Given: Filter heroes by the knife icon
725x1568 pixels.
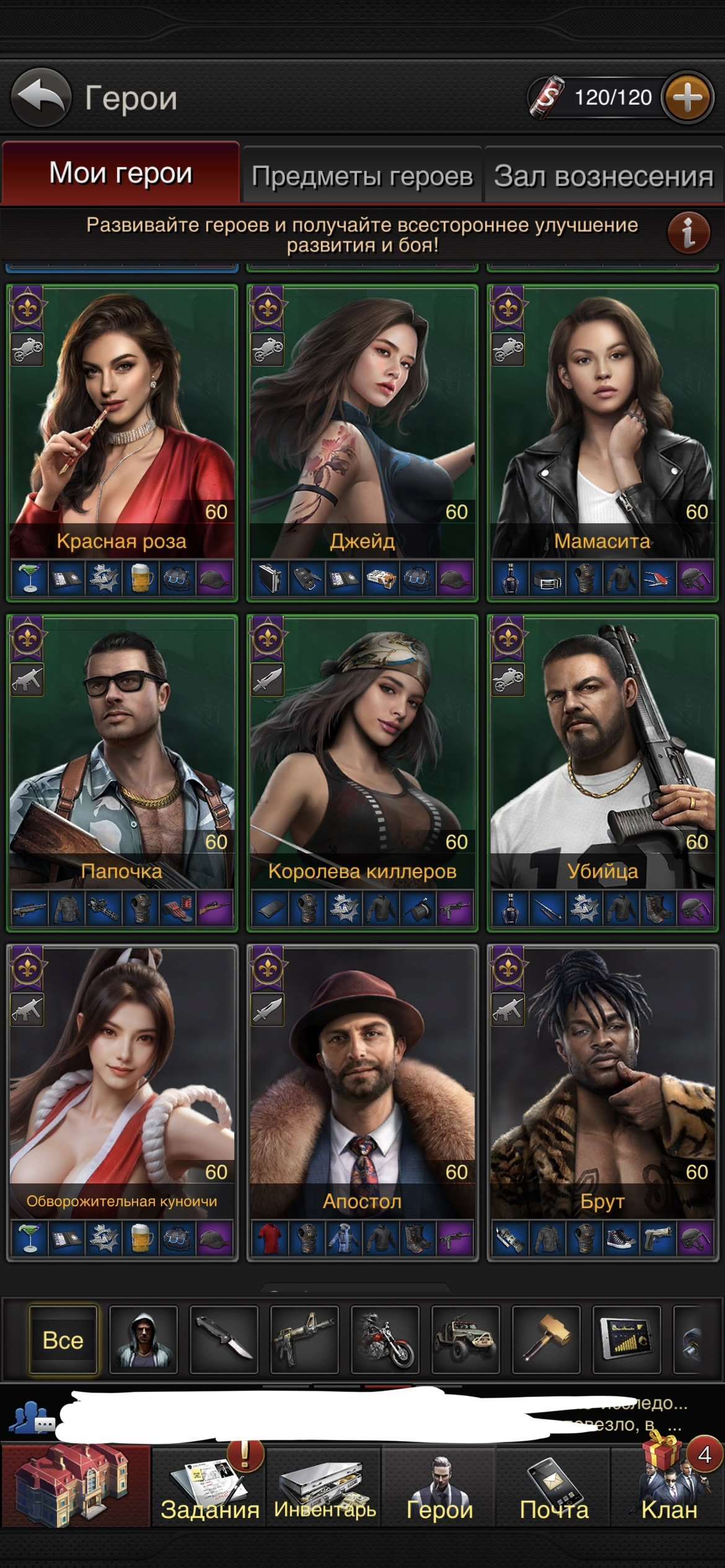Looking at the screenshot, I should coord(224,1340).
